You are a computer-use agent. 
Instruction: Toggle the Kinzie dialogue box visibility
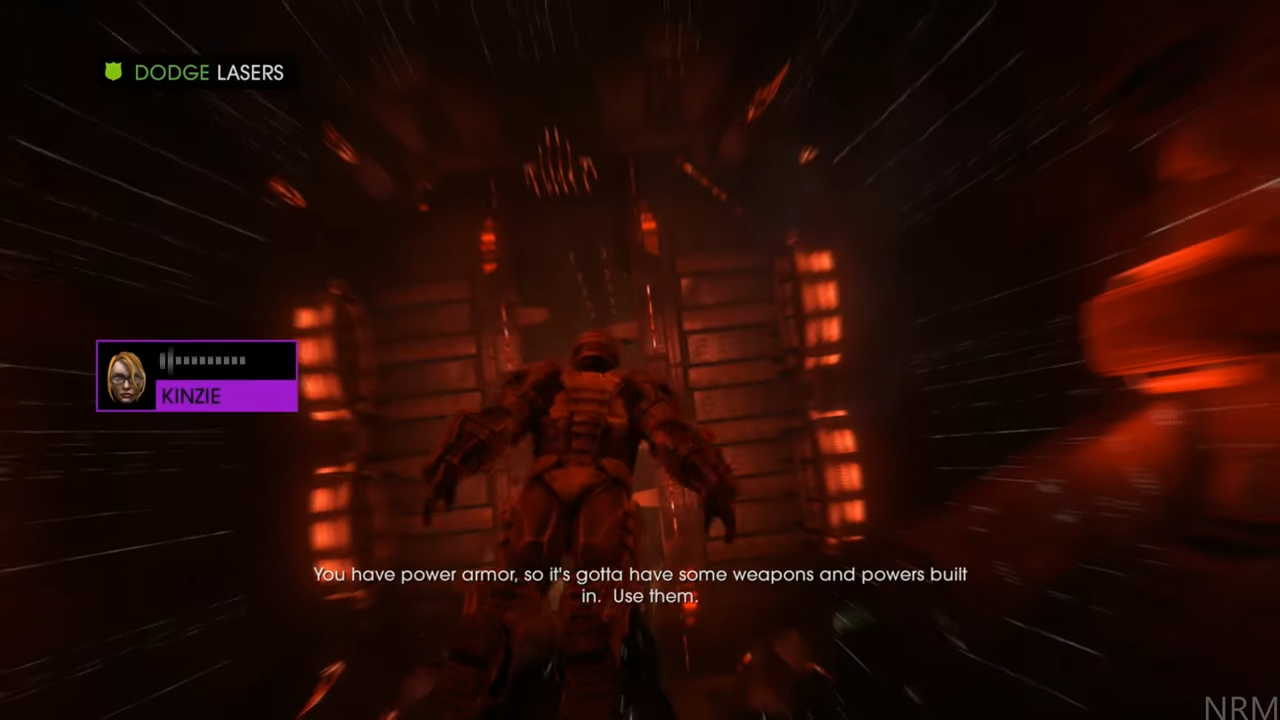[196, 376]
